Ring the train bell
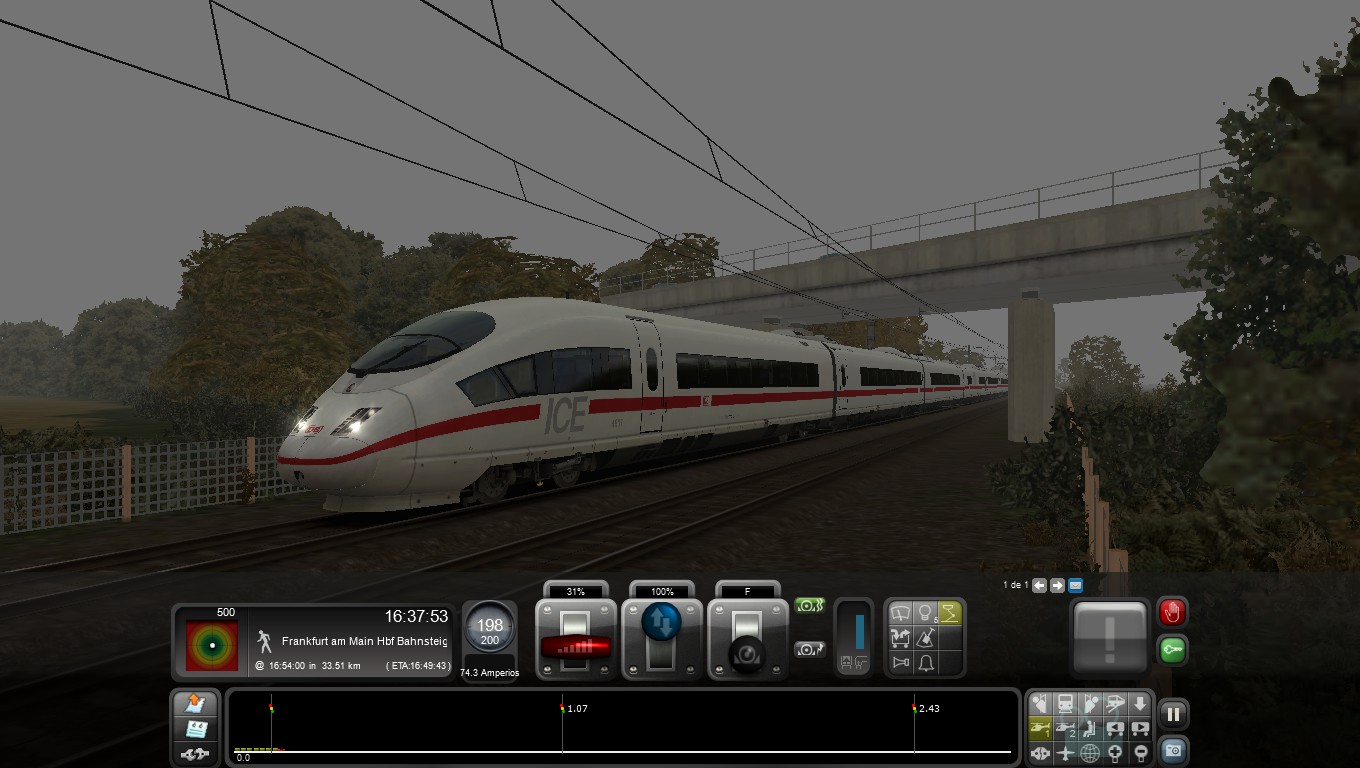Screen dimensions: 1360x768 (925, 662)
